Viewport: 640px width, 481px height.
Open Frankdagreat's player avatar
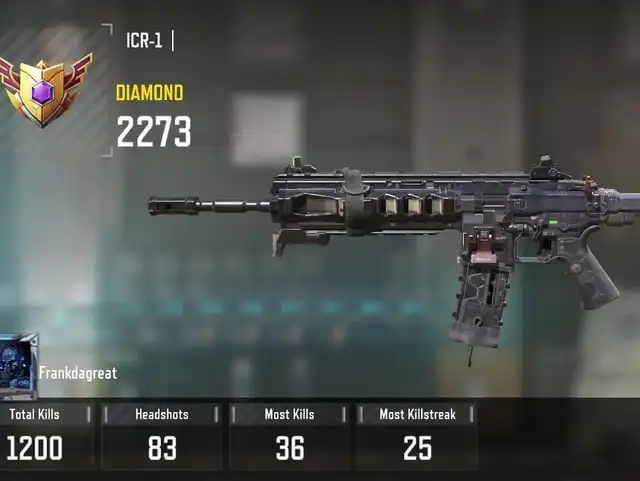18,366
